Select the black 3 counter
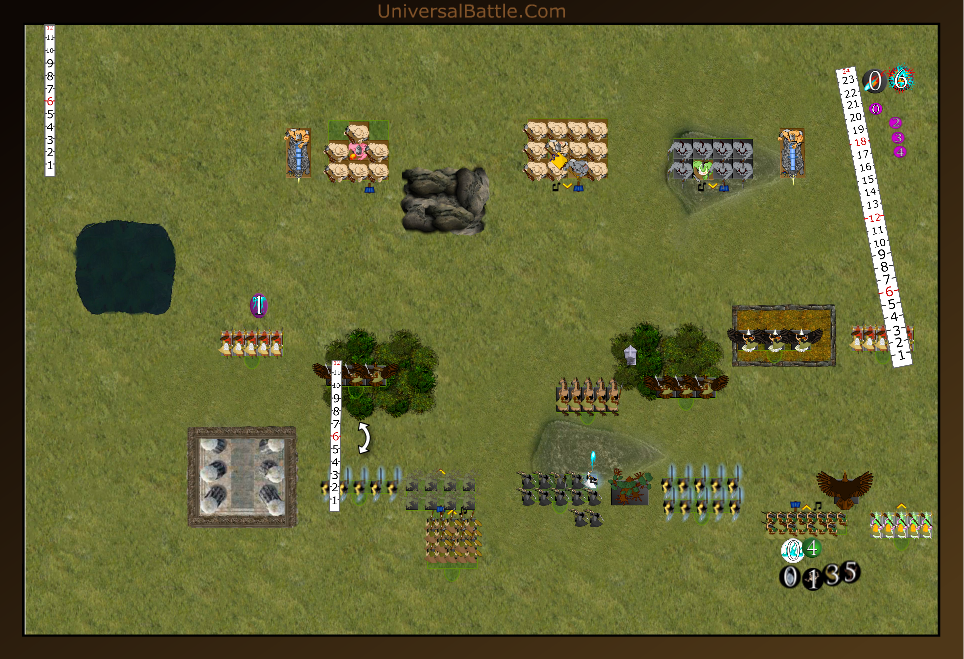Image resolution: width=964 pixels, height=659 pixels. pyautogui.click(x=833, y=575)
